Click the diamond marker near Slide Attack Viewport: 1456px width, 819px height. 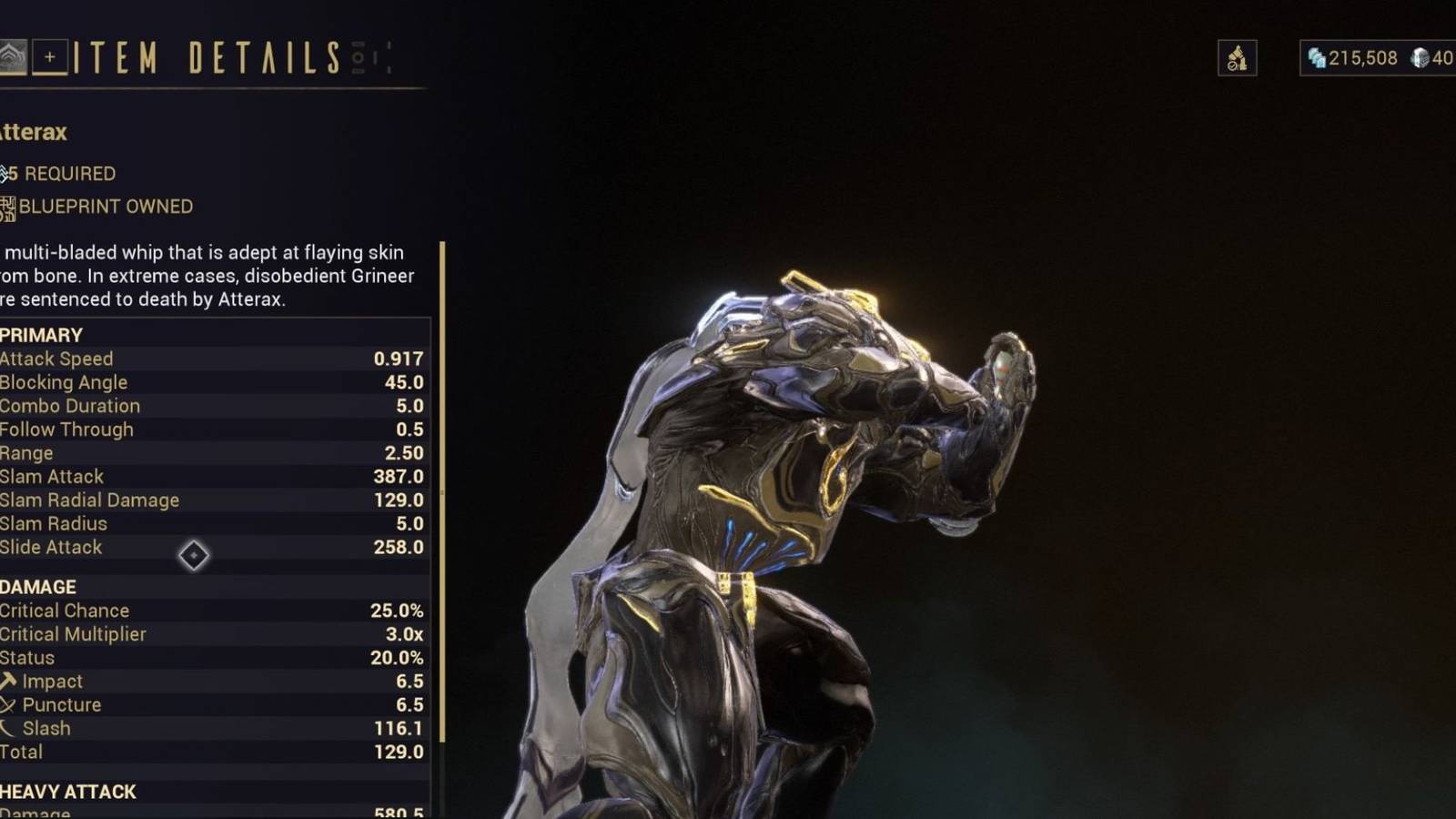[x=194, y=556]
